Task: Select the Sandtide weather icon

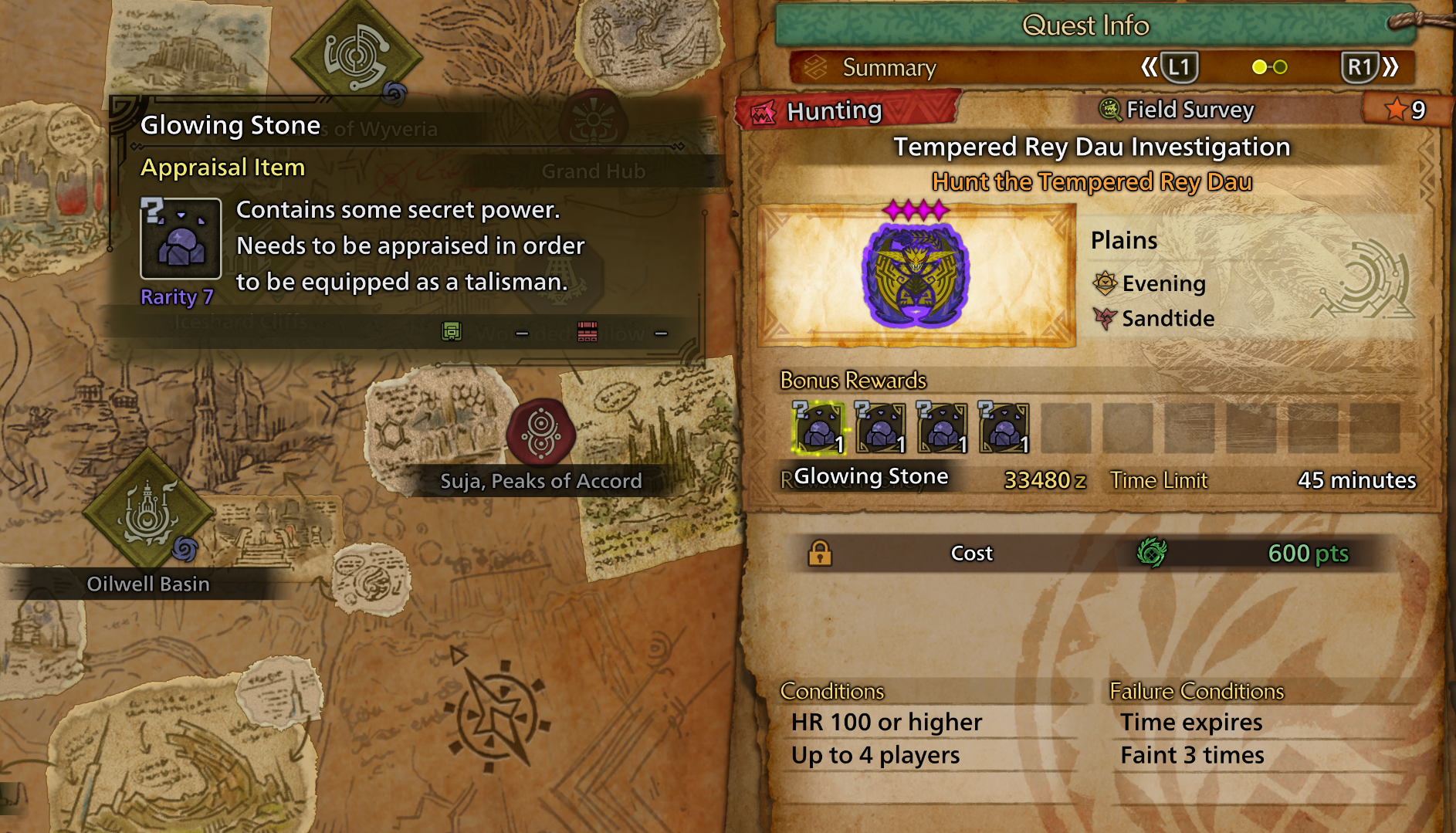Action: point(1107,318)
